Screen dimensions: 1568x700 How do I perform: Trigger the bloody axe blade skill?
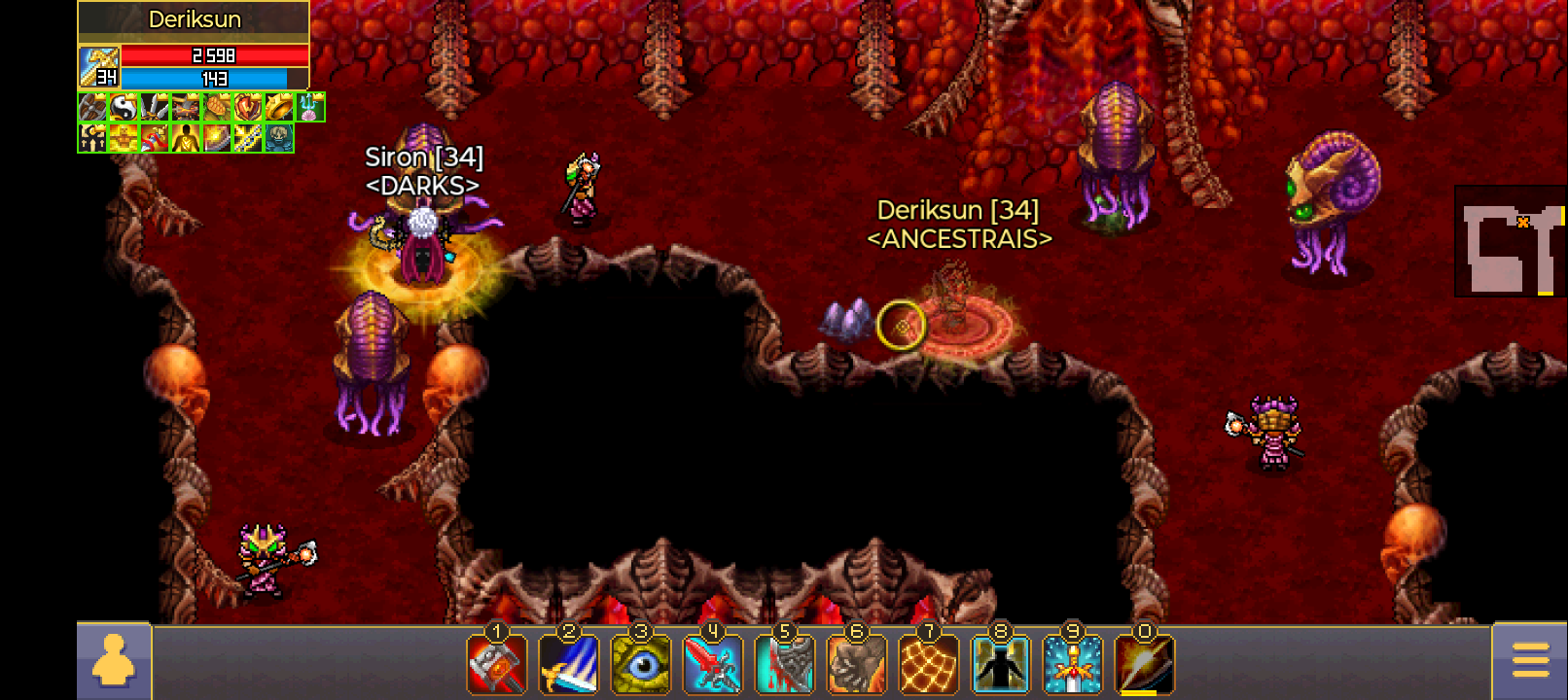tap(785, 665)
